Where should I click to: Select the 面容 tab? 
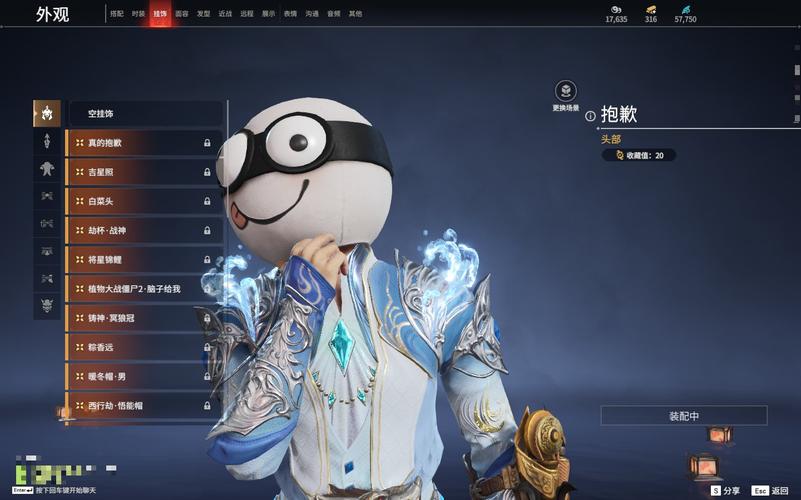tap(181, 14)
